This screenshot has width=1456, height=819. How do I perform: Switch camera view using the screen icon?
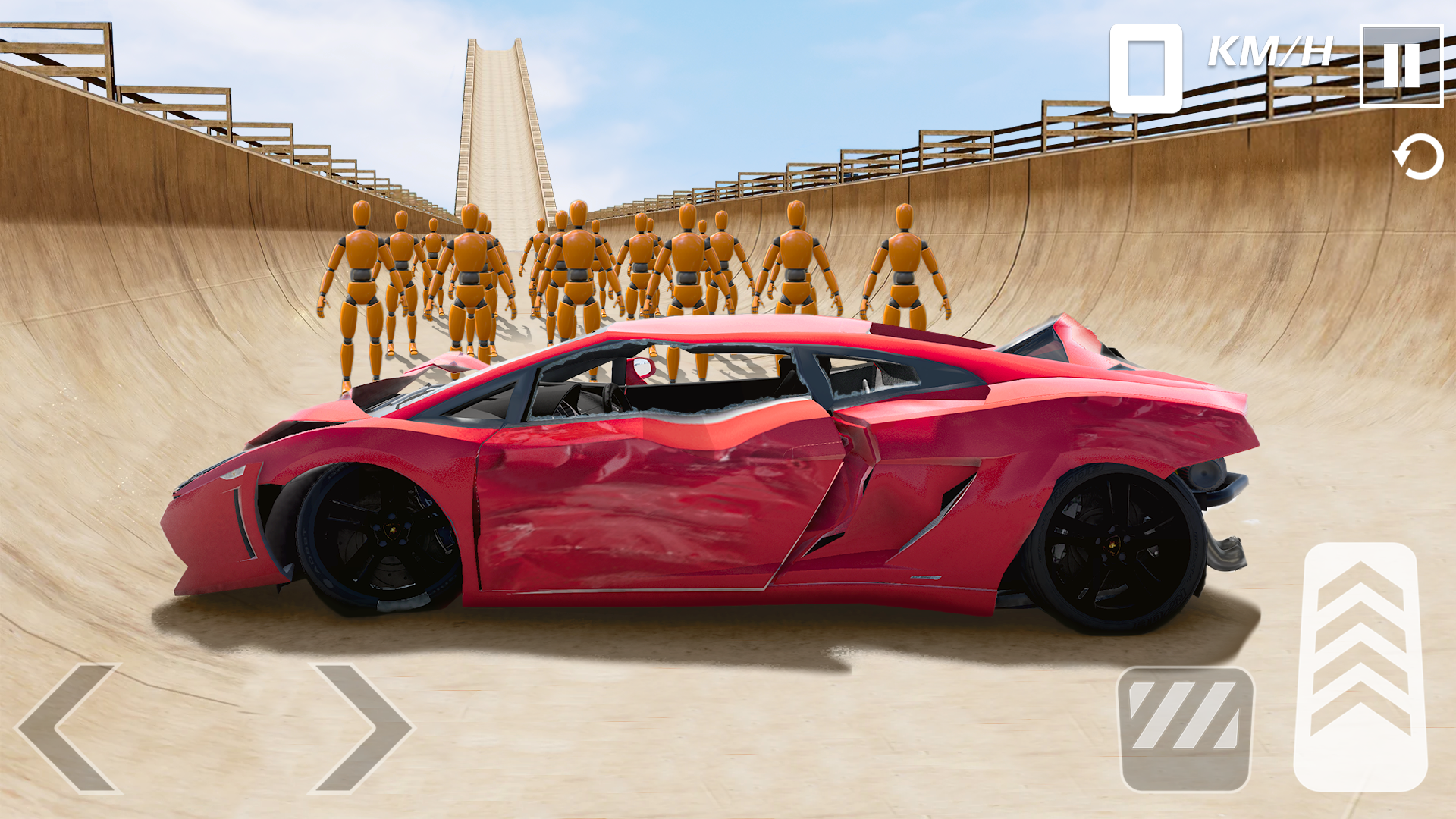tap(1147, 67)
